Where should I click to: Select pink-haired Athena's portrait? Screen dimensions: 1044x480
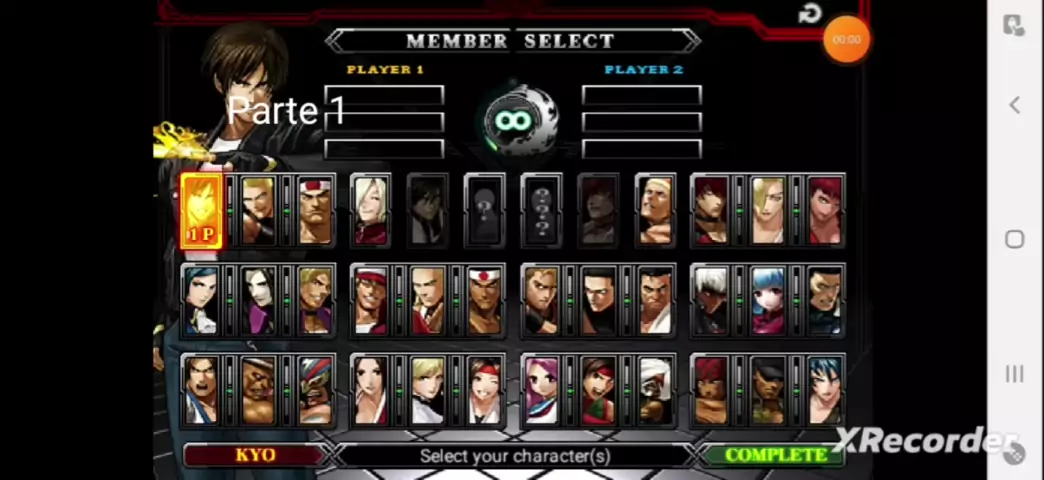tap(542, 390)
